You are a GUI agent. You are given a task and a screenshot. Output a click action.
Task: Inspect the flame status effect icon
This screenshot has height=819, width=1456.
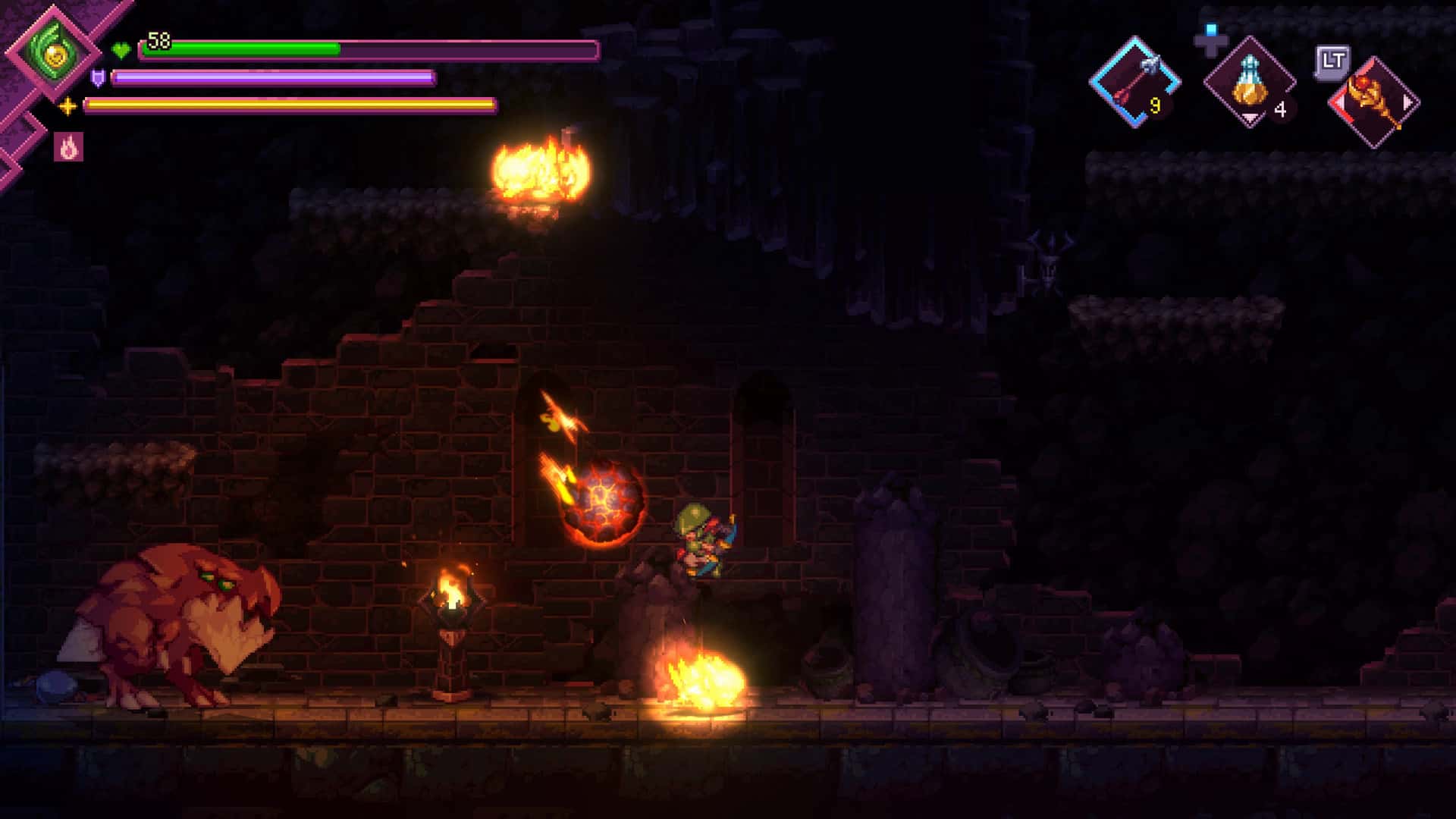[x=69, y=147]
